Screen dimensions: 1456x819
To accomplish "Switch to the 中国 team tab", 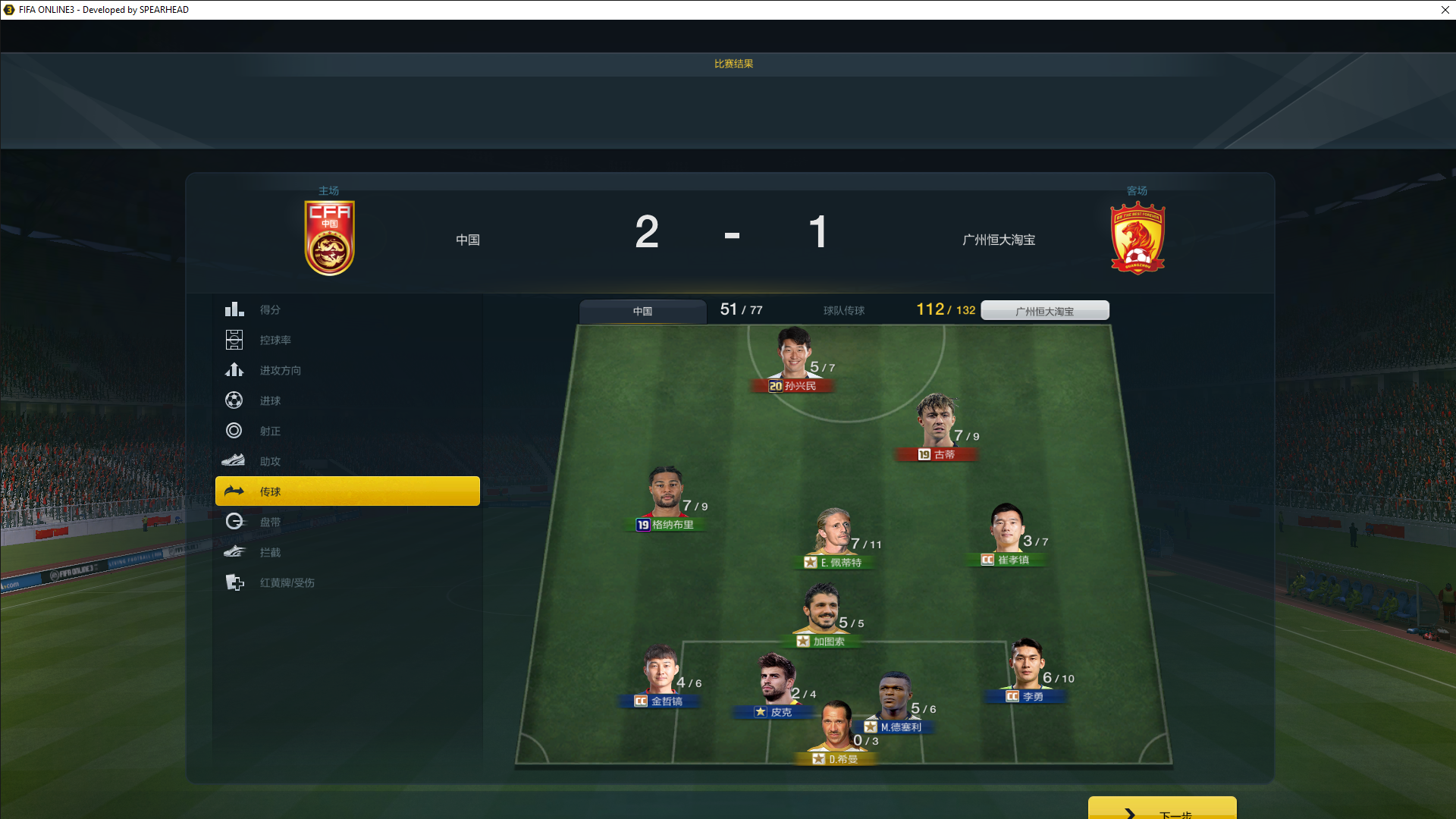I will click(x=642, y=311).
